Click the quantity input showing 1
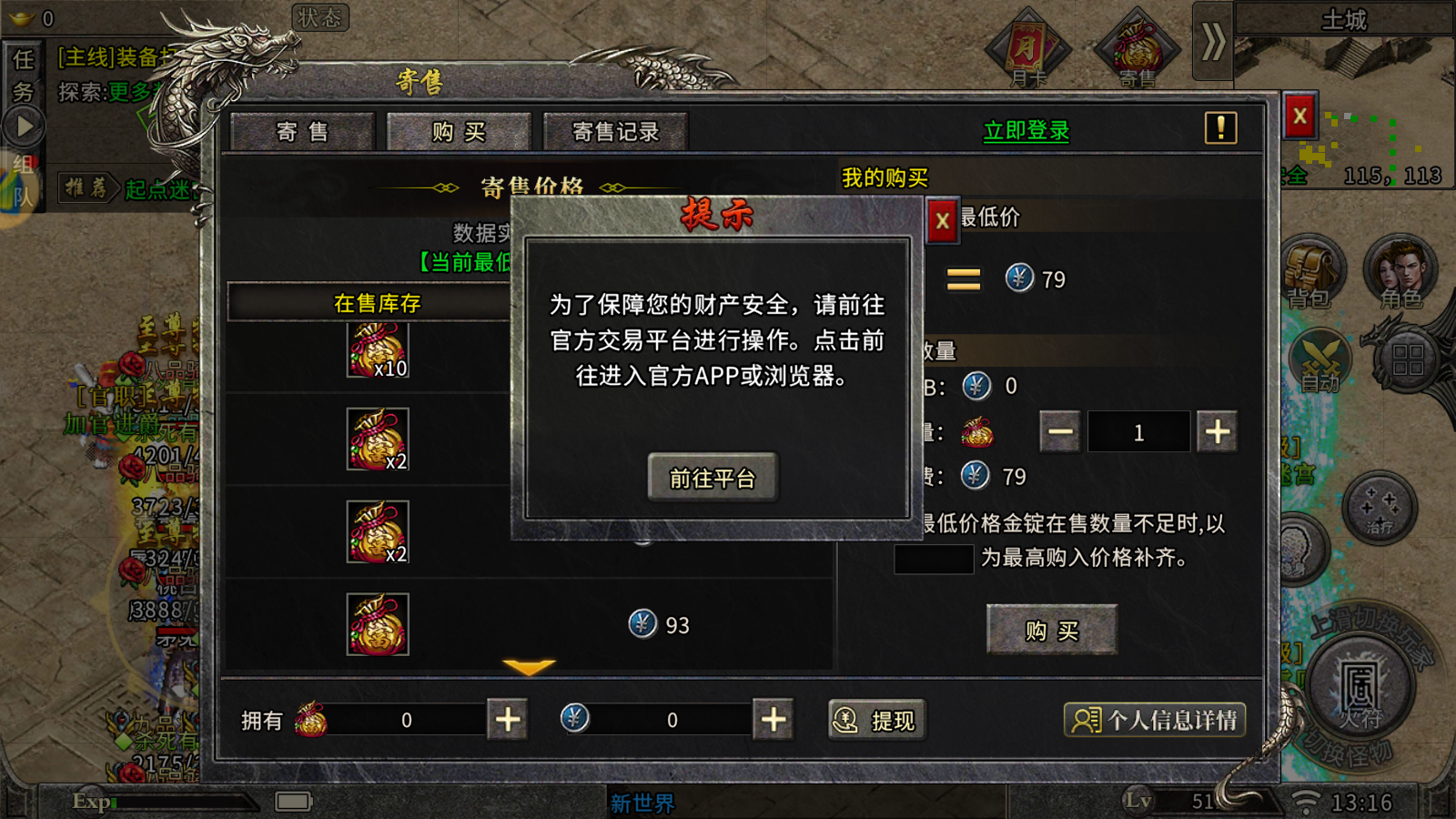The height and width of the screenshot is (819, 1456). [x=1138, y=431]
